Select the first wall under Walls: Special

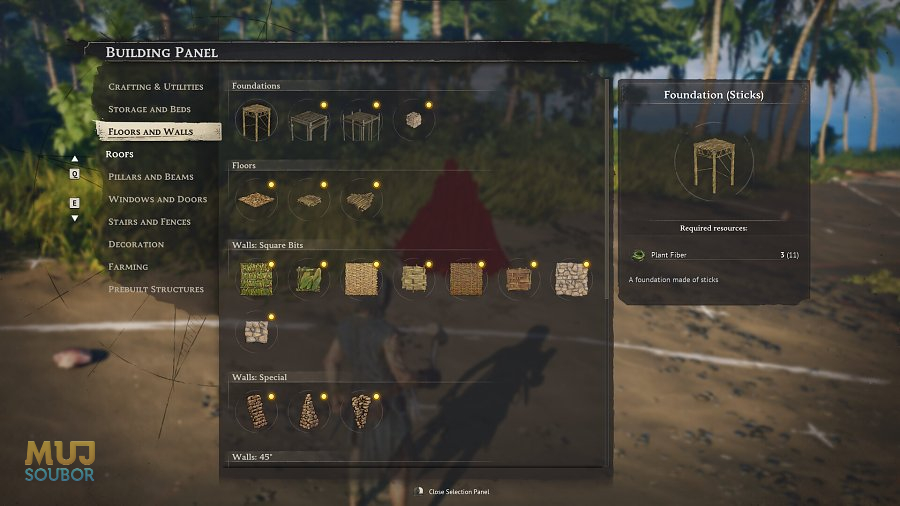pos(256,411)
